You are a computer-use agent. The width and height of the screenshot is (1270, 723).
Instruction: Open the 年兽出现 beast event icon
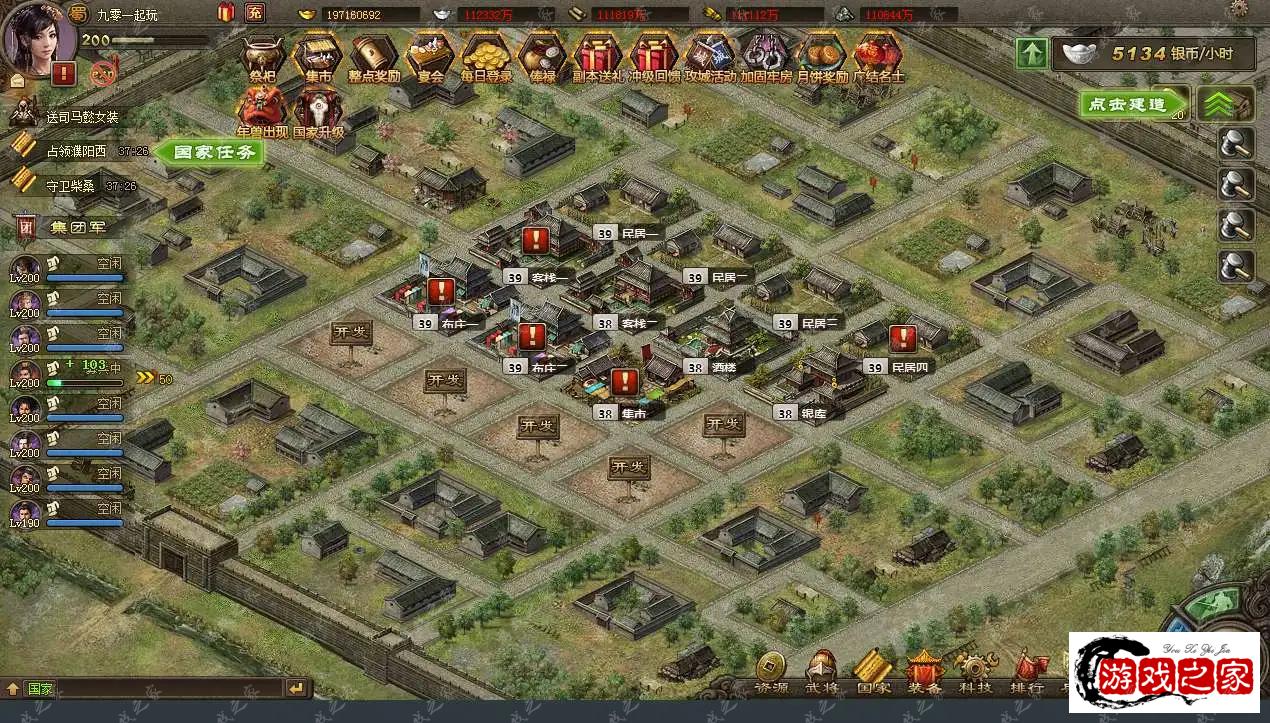tap(262, 110)
